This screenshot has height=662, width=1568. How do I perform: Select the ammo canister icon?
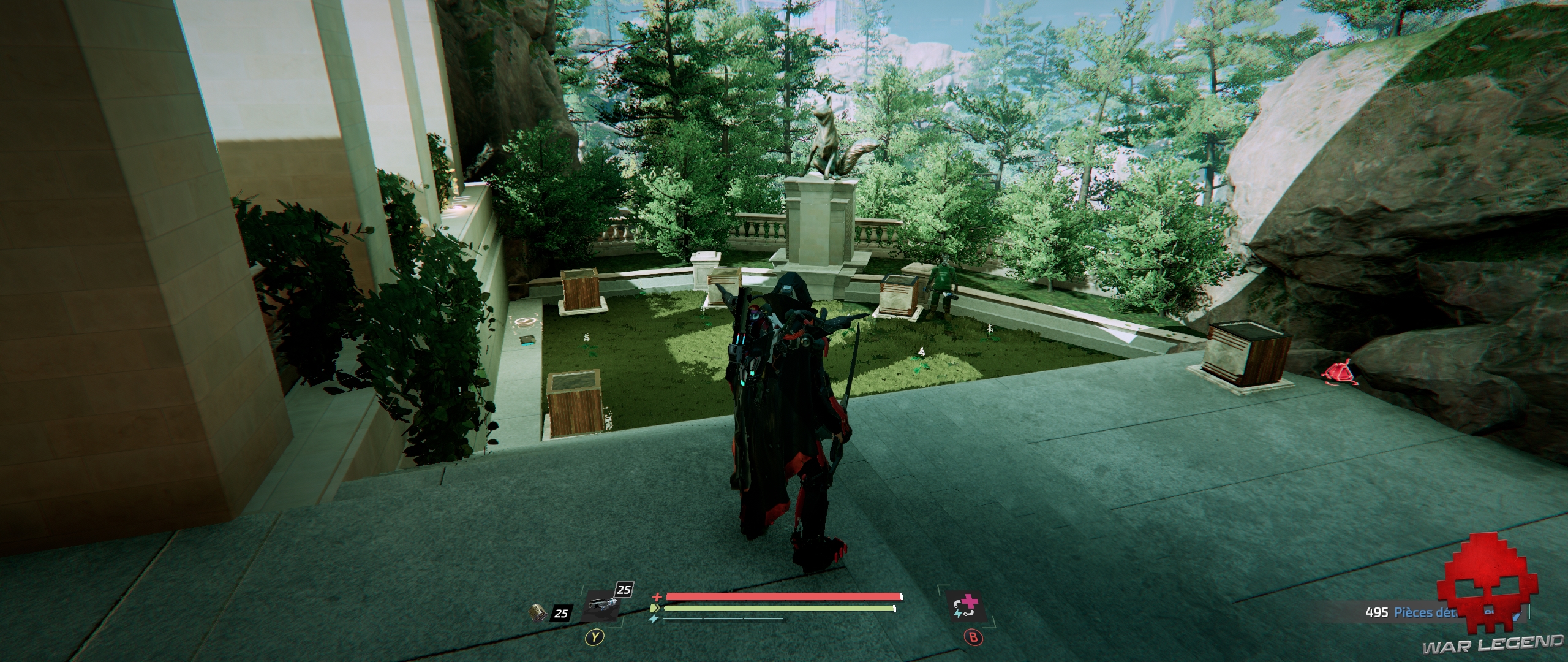click(538, 614)
